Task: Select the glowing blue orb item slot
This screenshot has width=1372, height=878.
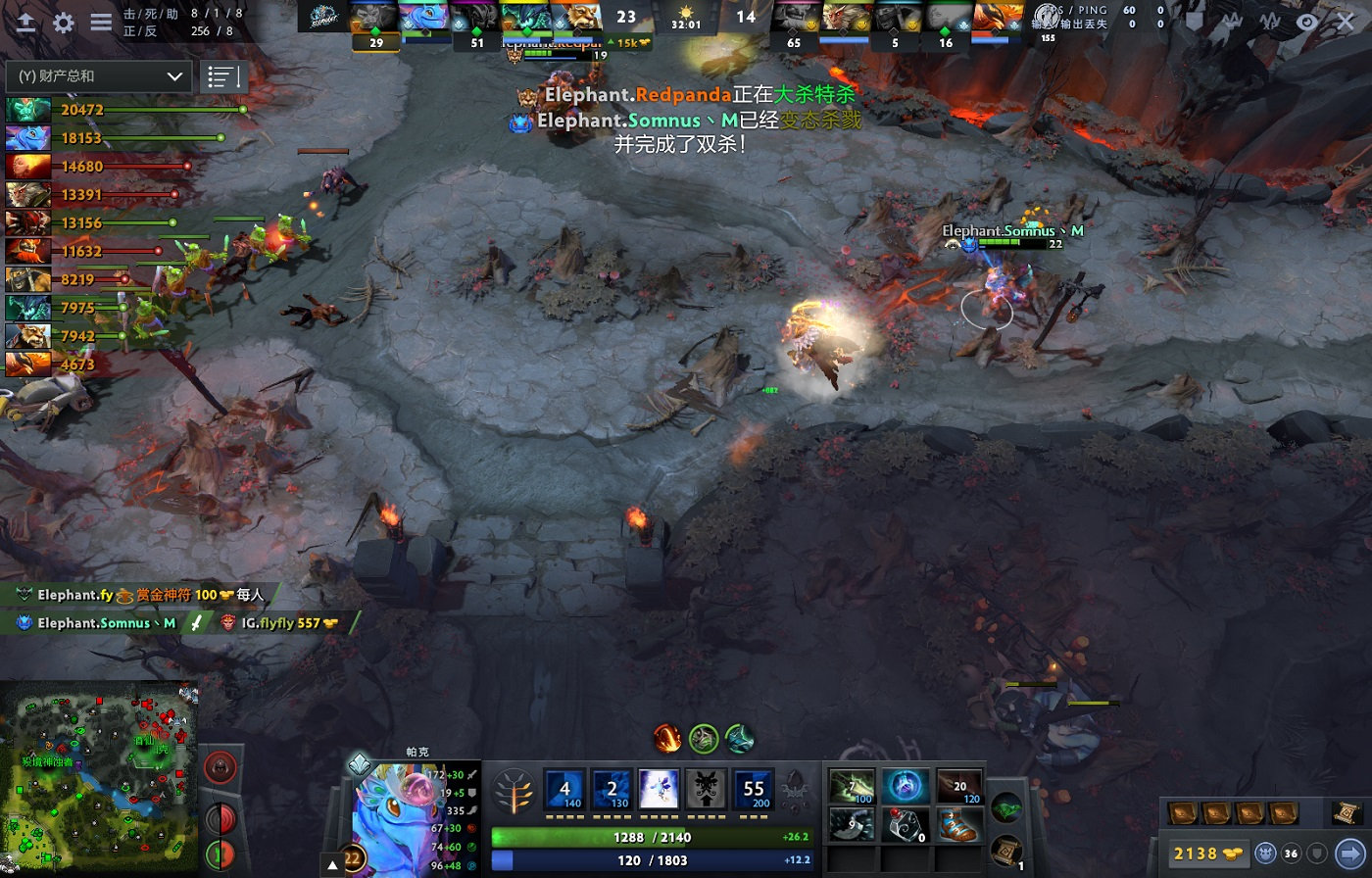Action: (x=905, y=786)
